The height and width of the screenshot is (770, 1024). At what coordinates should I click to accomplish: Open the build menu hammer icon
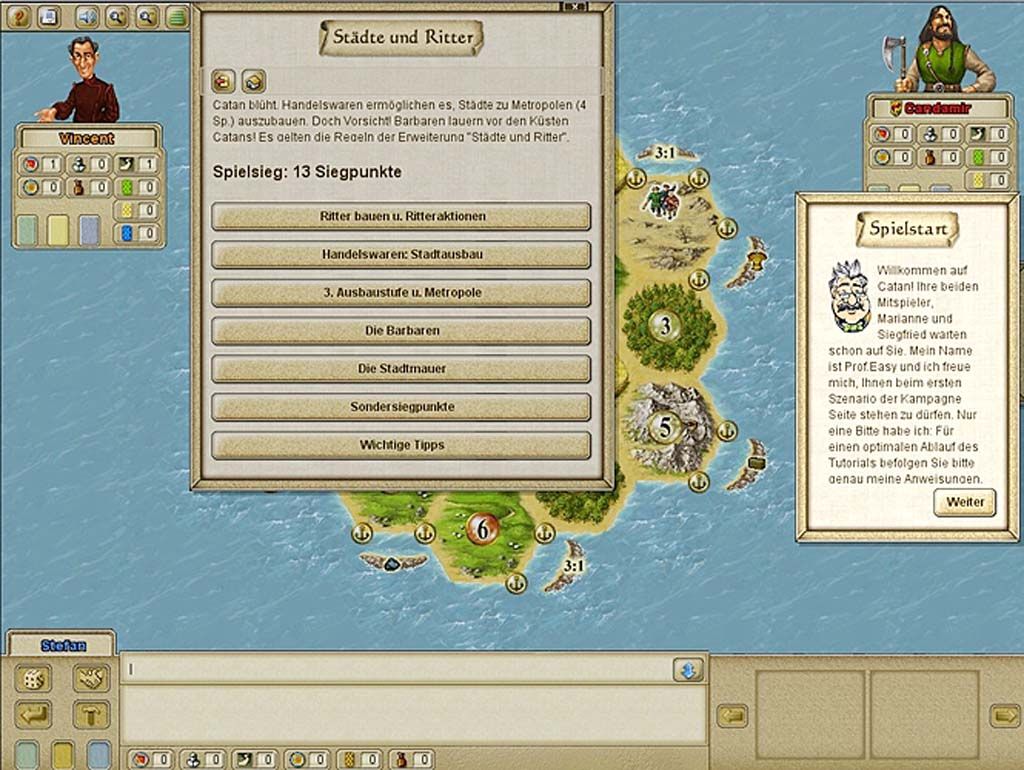click(x=91, y=714)
